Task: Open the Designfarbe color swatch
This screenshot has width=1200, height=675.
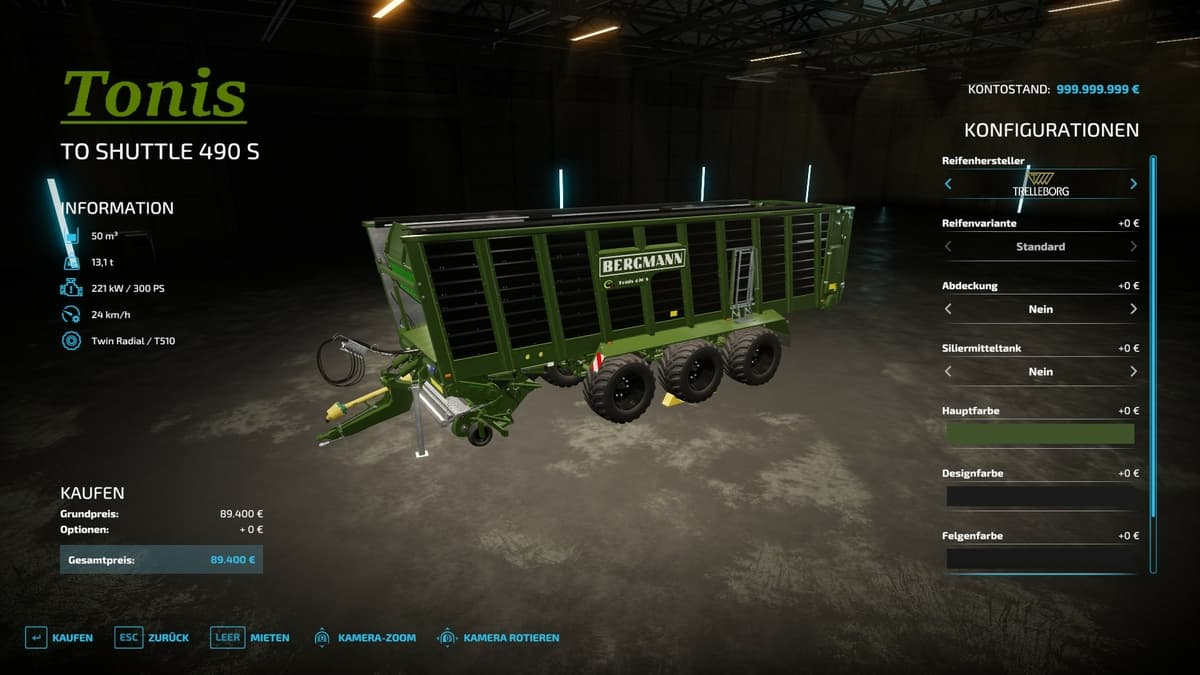Action: click(1040, 496)
